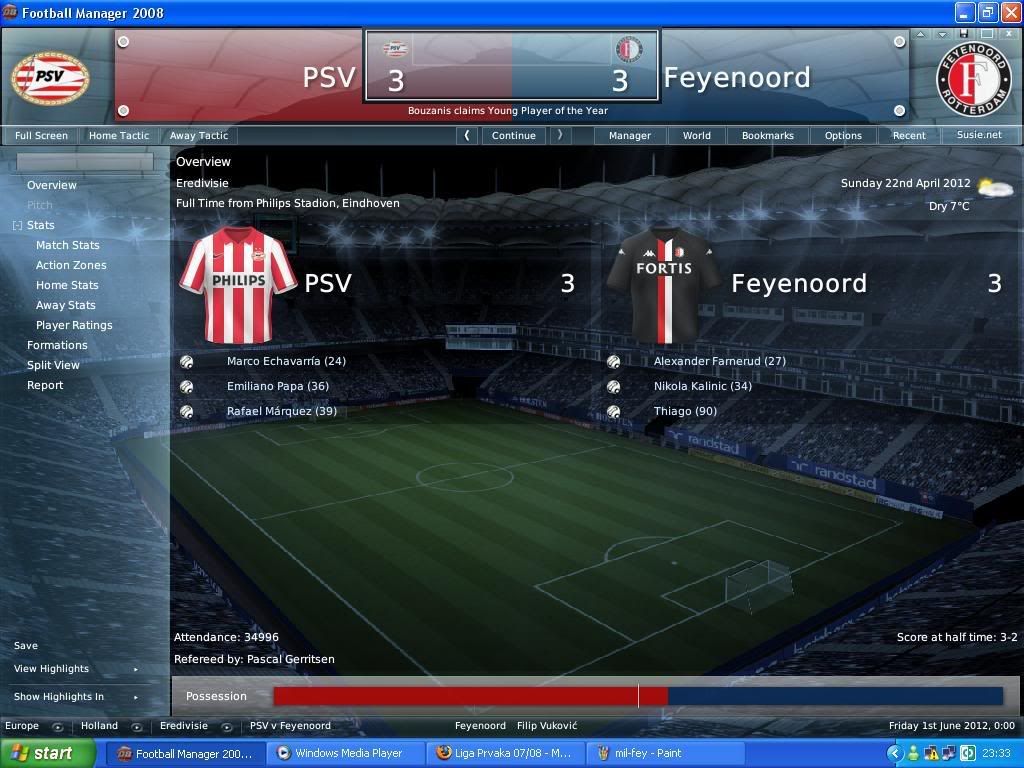The width and height of the screenshot is (1024, 768).
Task: Open the Bookmarks menu
Action: click(x=768, y=135)
